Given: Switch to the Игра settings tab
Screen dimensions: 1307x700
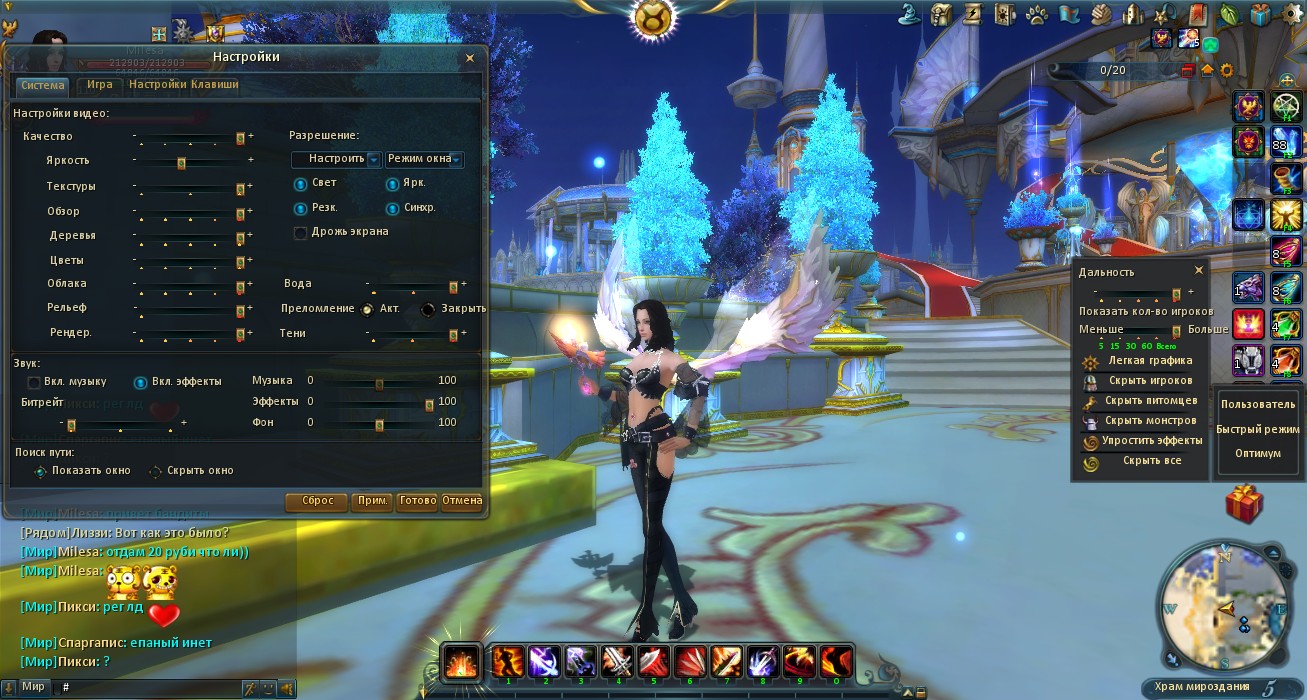Looking at the screenshot, I should [99, 85].
